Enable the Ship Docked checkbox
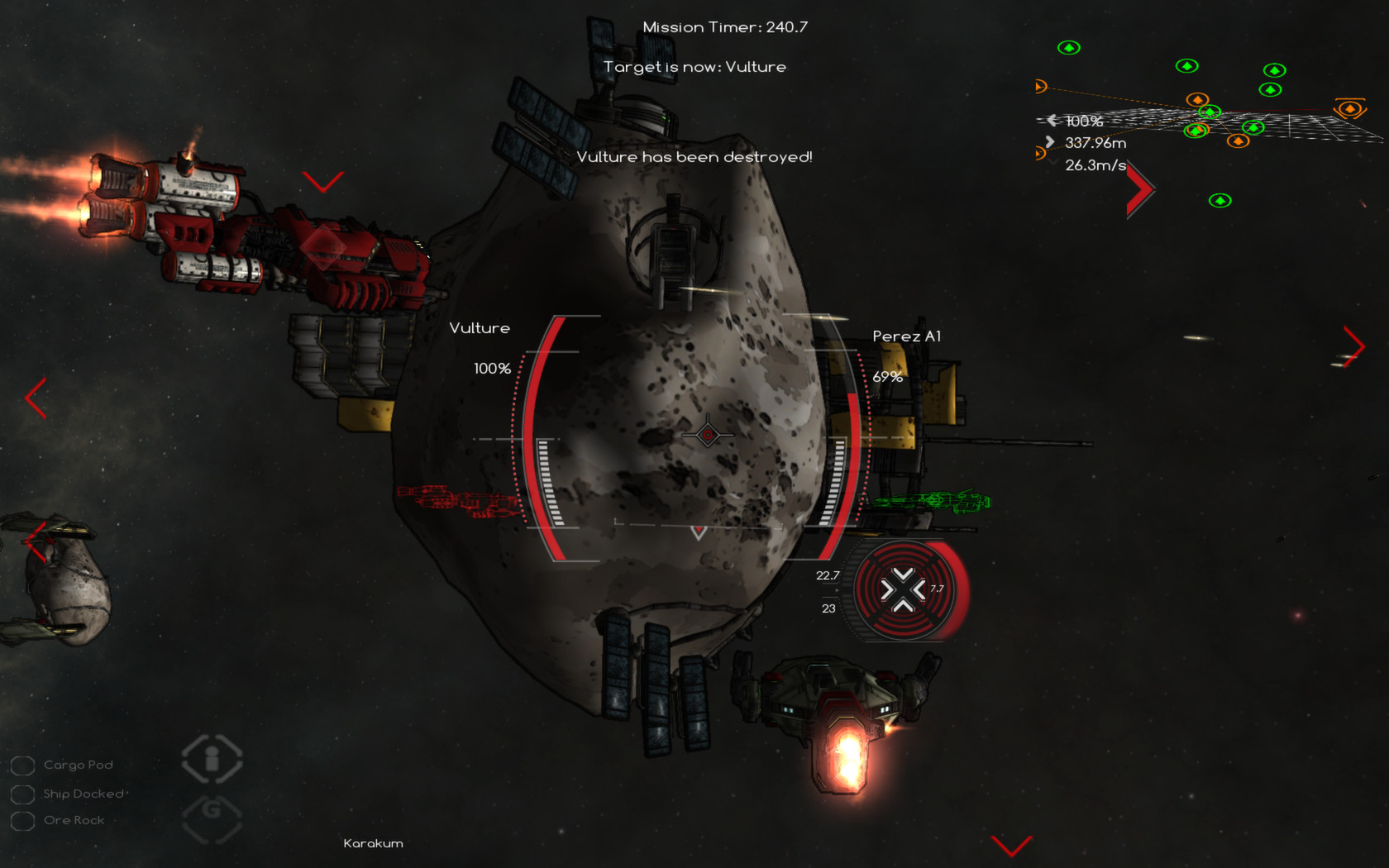 22,793
